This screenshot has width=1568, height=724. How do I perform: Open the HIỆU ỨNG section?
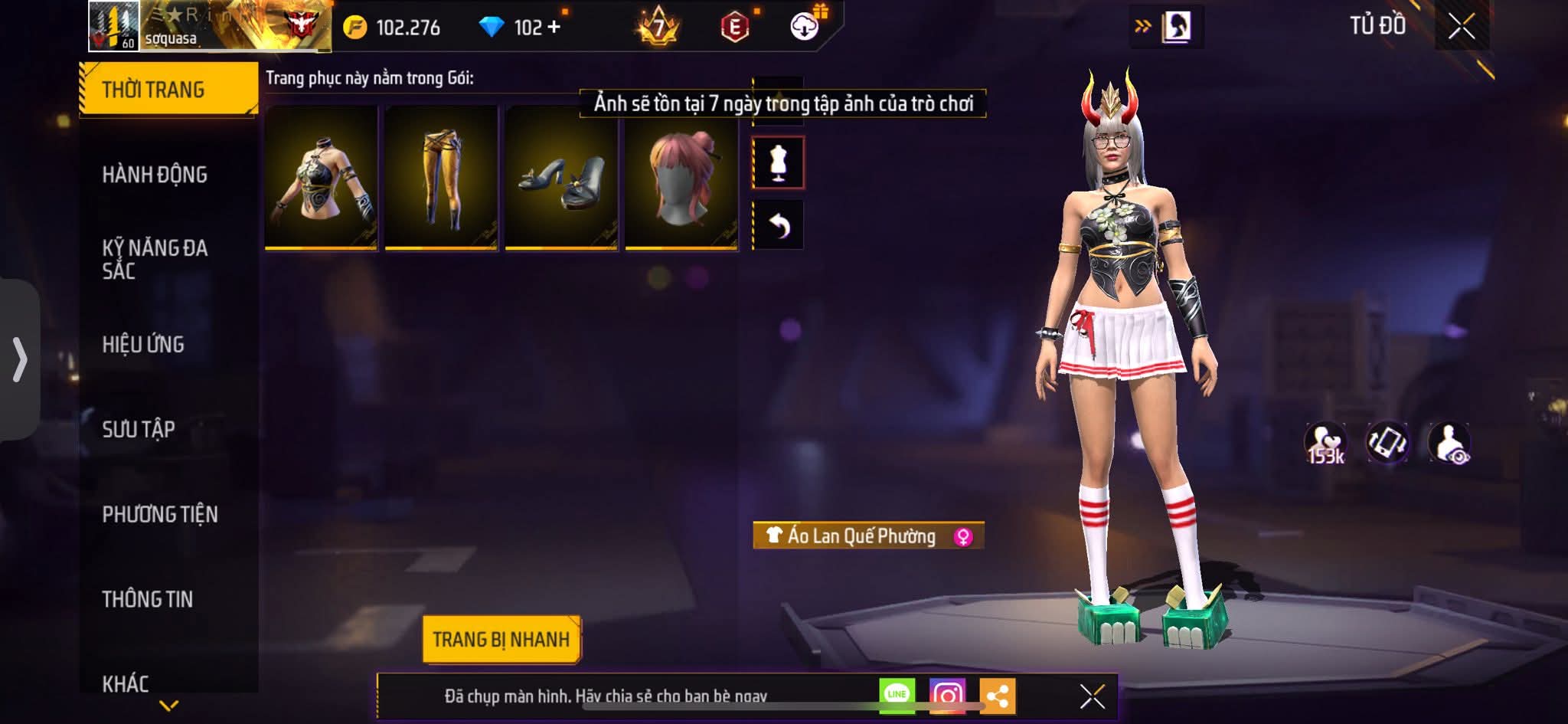[x=143, y=345]
